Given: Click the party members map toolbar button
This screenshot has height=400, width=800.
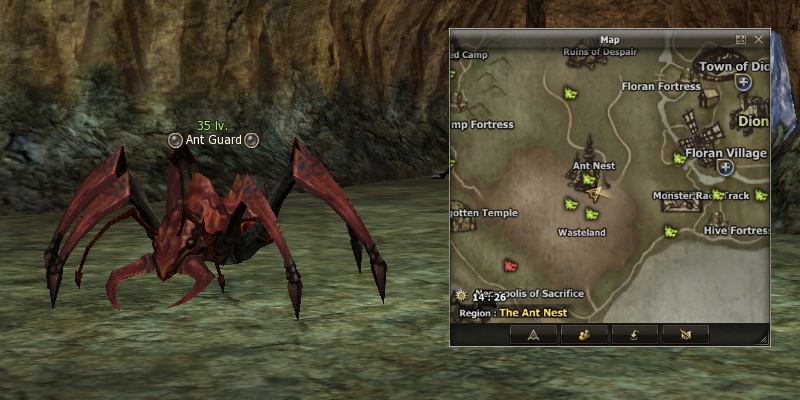Looking at the screenshot, I should [x=584, y=334].
